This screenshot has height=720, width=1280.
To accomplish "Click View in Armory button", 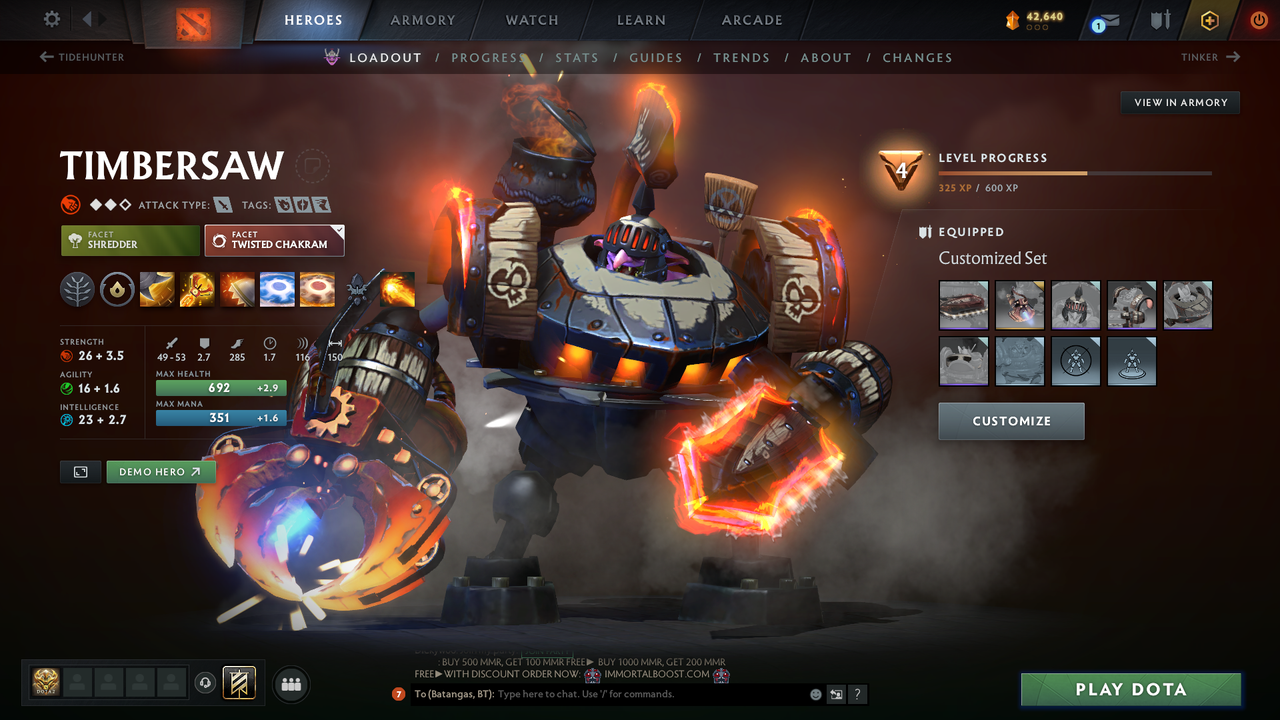I will tap(1180, 102).
